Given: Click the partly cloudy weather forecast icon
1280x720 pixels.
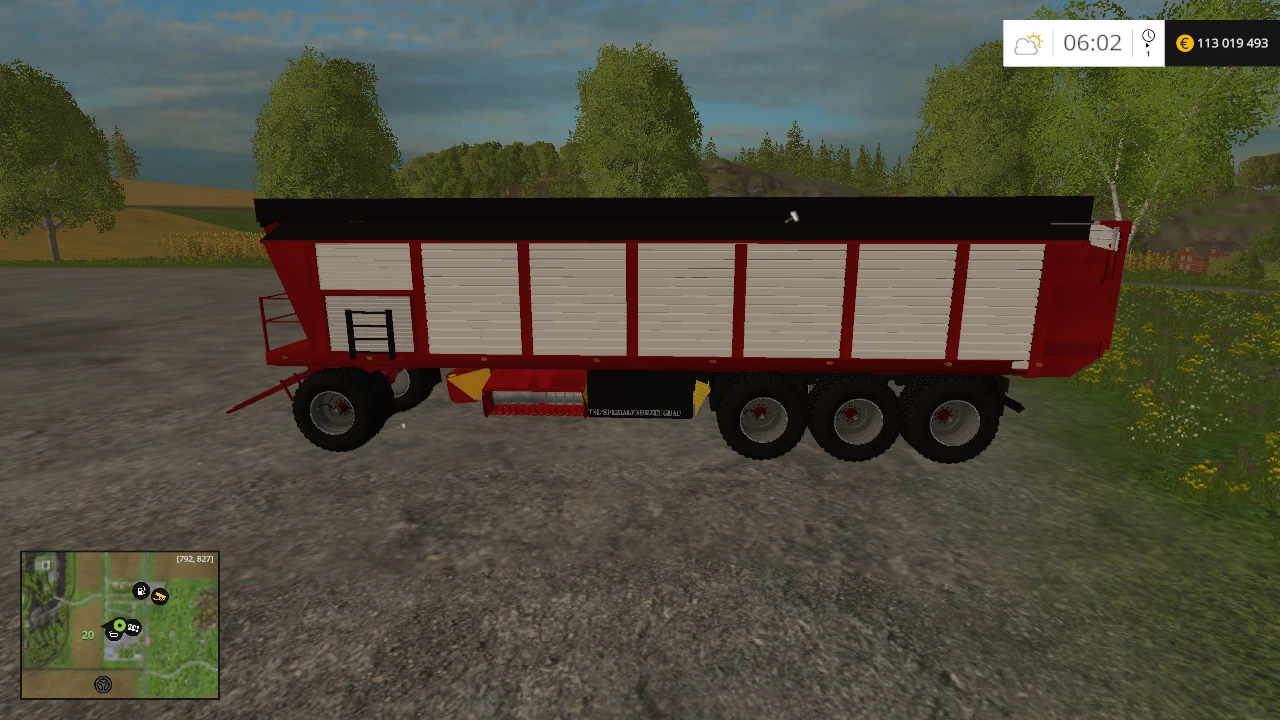Looking at the screenshot, I should tap(1029, 42).
